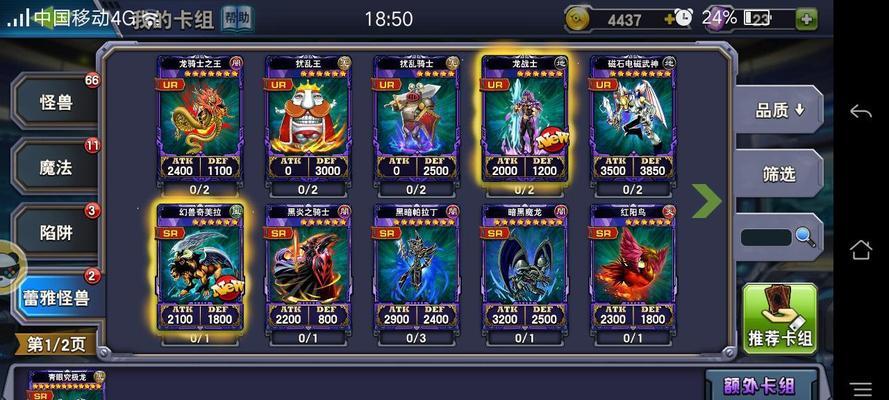
Task: Choose the 扰乱骑士 card
Action: 416,120
